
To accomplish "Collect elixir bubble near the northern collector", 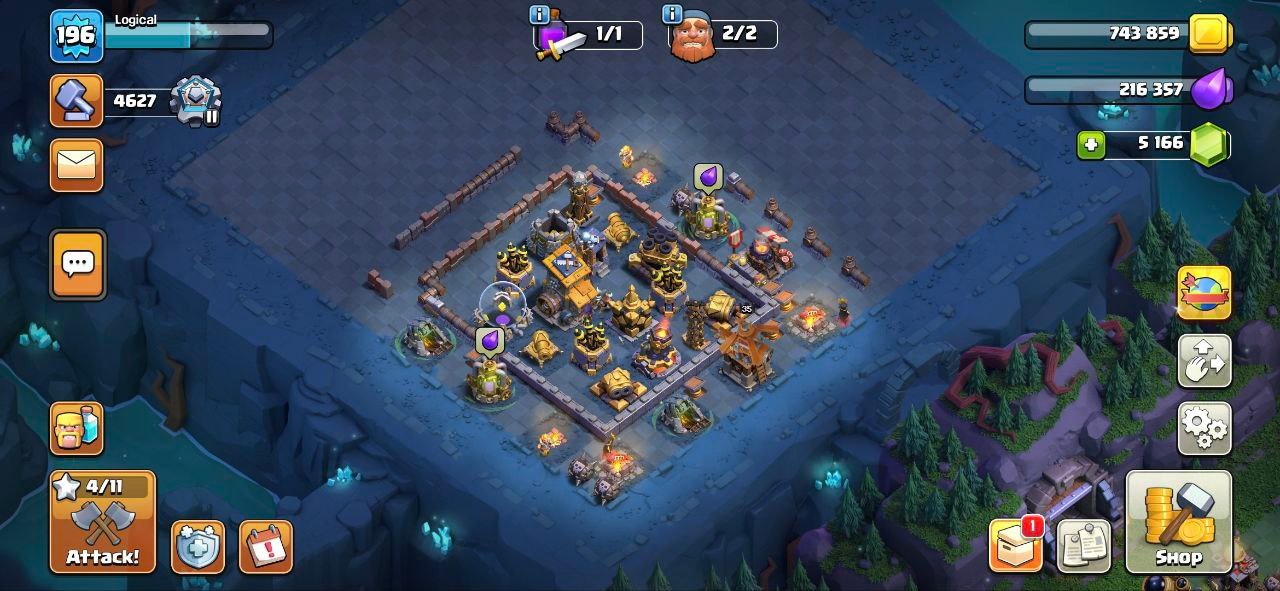I will pos(708,178).
